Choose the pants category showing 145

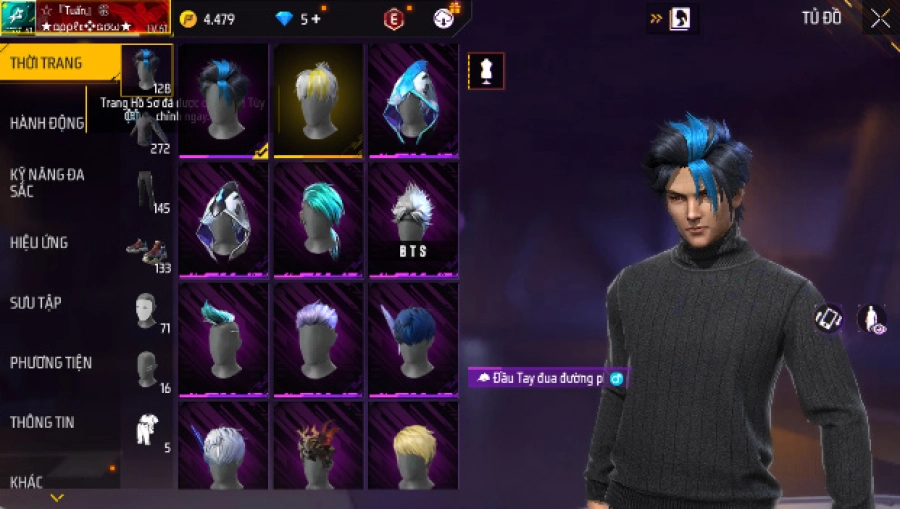[x=148, y=192]
